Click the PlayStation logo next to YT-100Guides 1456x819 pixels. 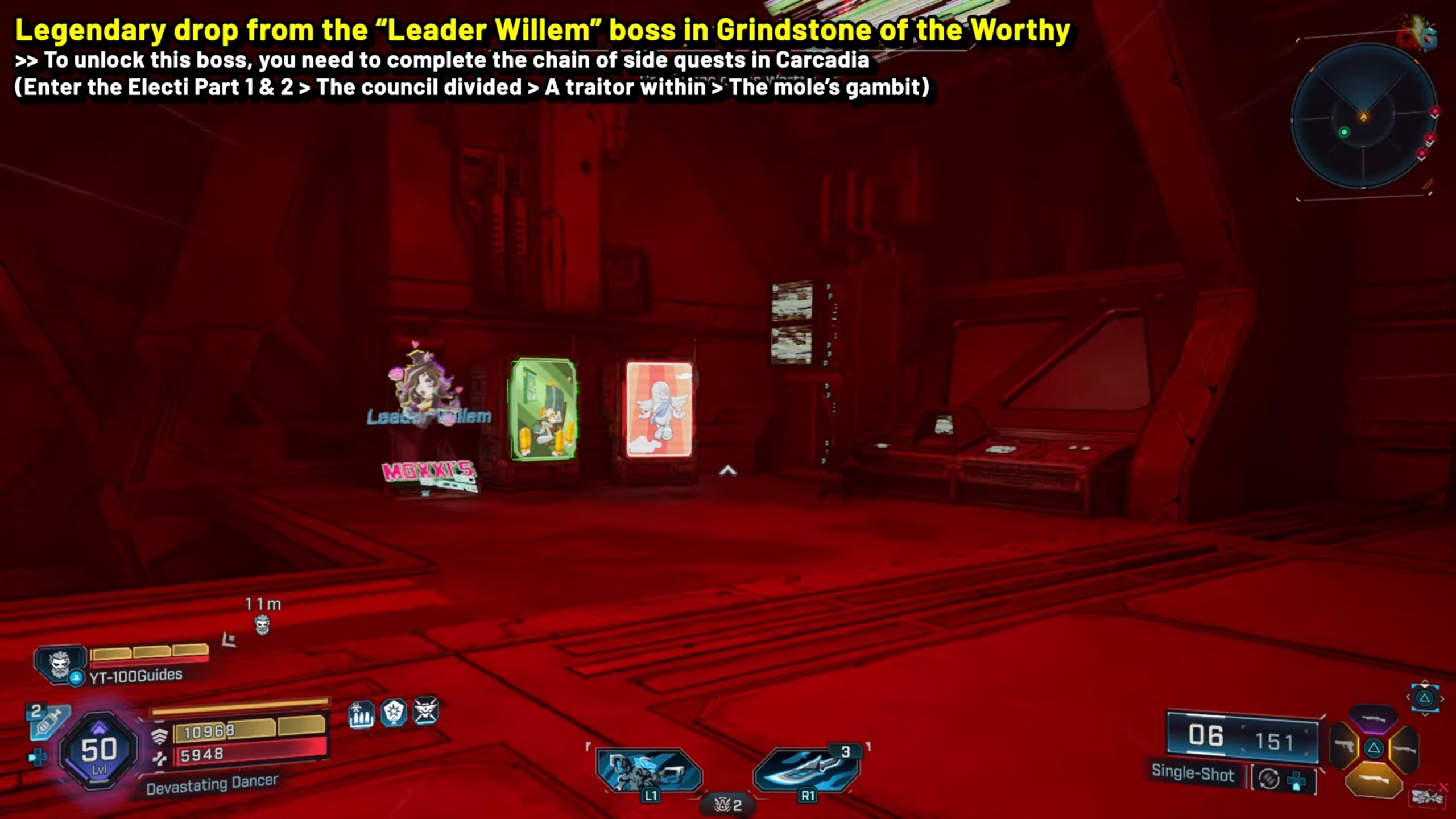tap(76, 679)
